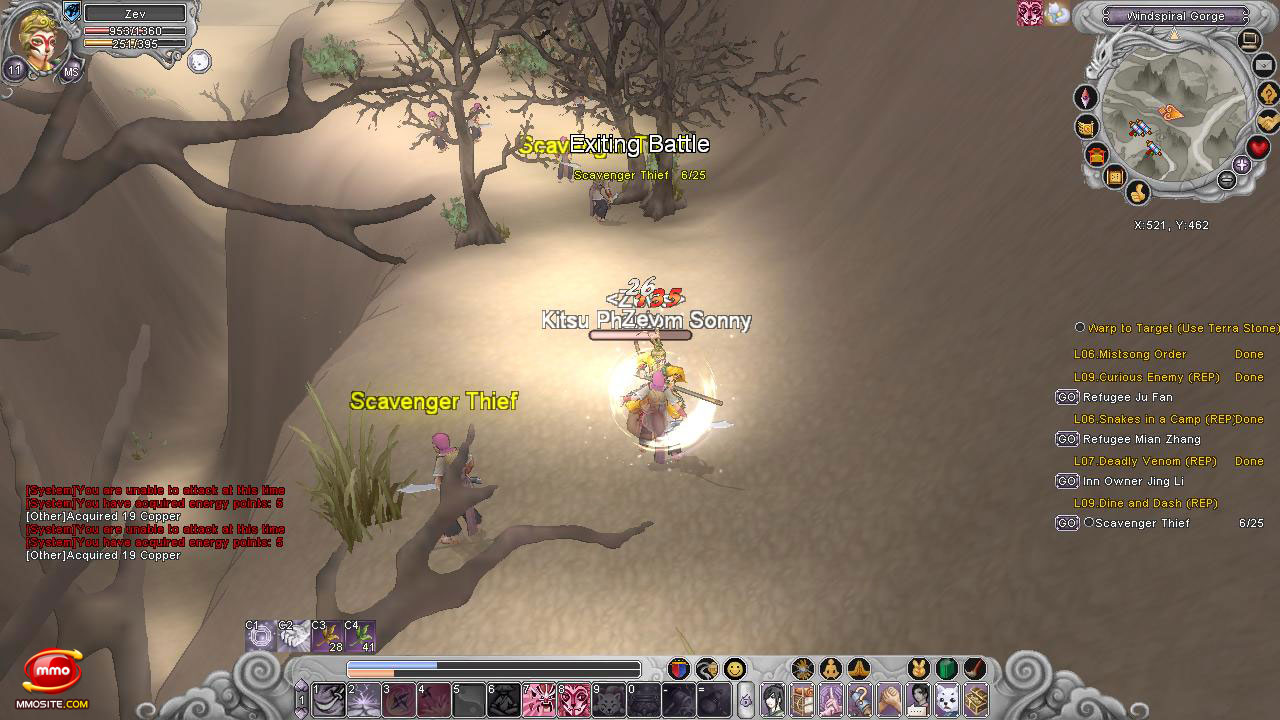Viewport: 1280px width, 720px height.
Task: Go to Refugee Ju Fan via GO button
Action: 1067,397
